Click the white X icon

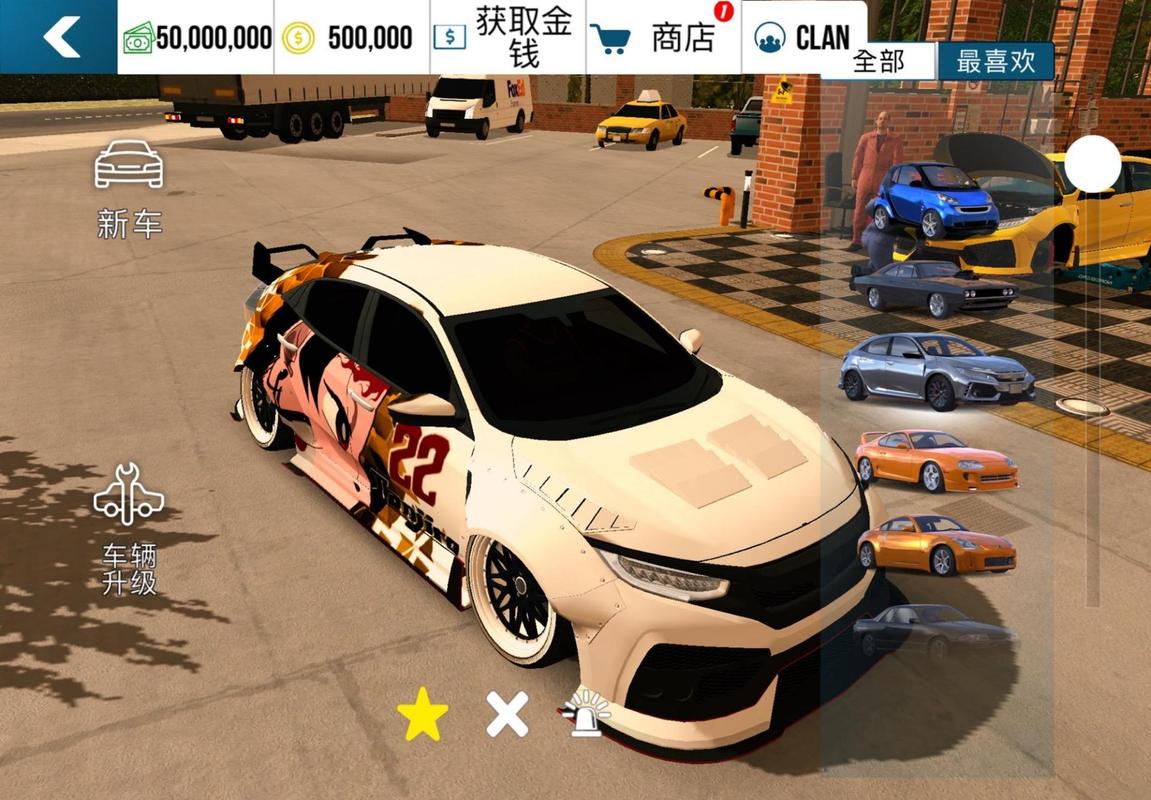(507, 715)
